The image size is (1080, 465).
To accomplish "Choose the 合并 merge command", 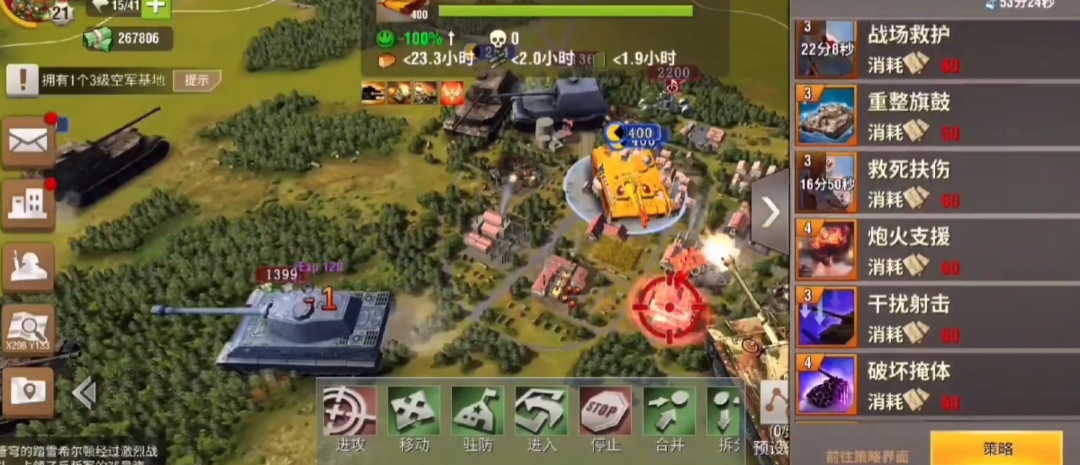I will [669, 417].
